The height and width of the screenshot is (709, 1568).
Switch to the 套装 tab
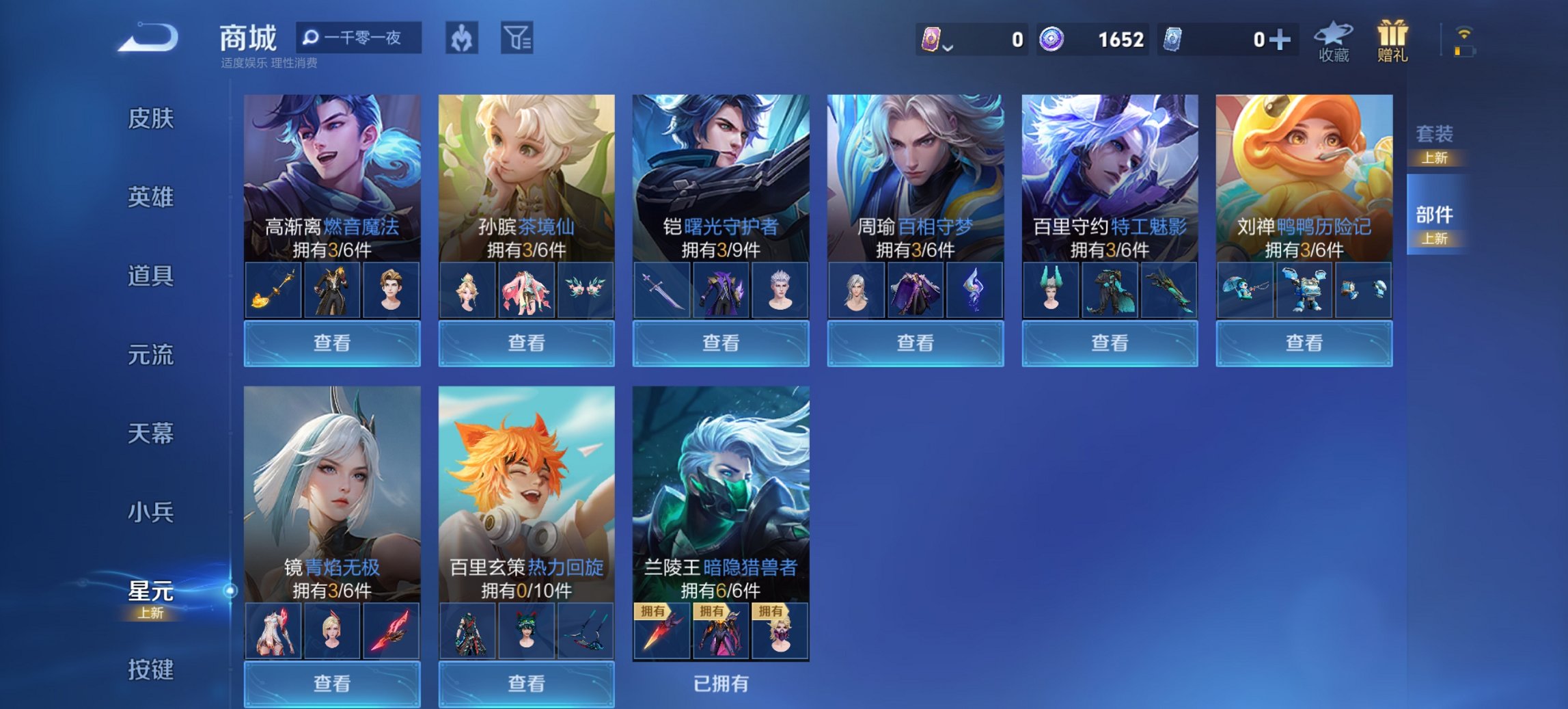pos(1435,135)
